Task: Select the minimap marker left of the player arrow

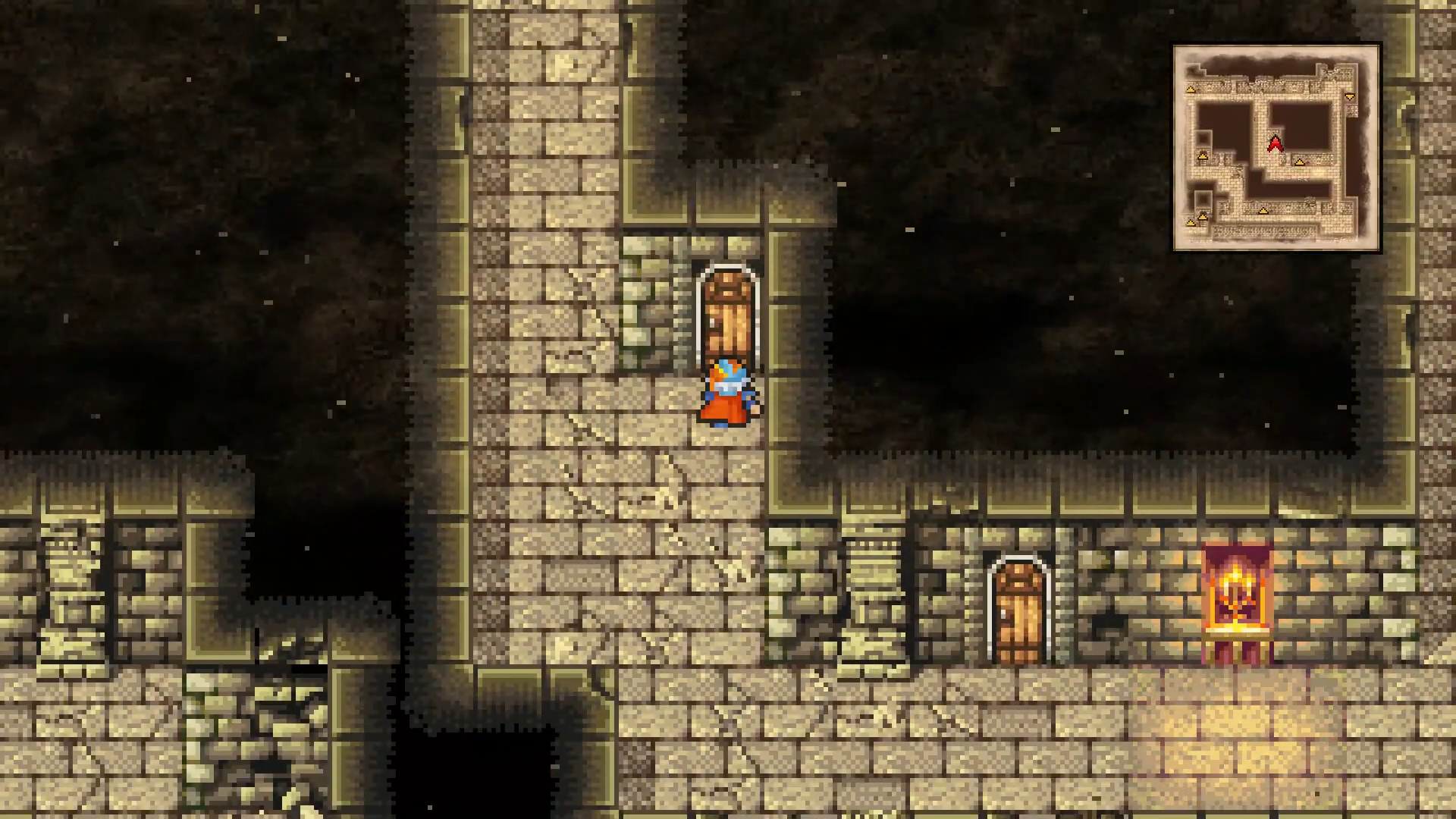Action: tap(1203, 156)
